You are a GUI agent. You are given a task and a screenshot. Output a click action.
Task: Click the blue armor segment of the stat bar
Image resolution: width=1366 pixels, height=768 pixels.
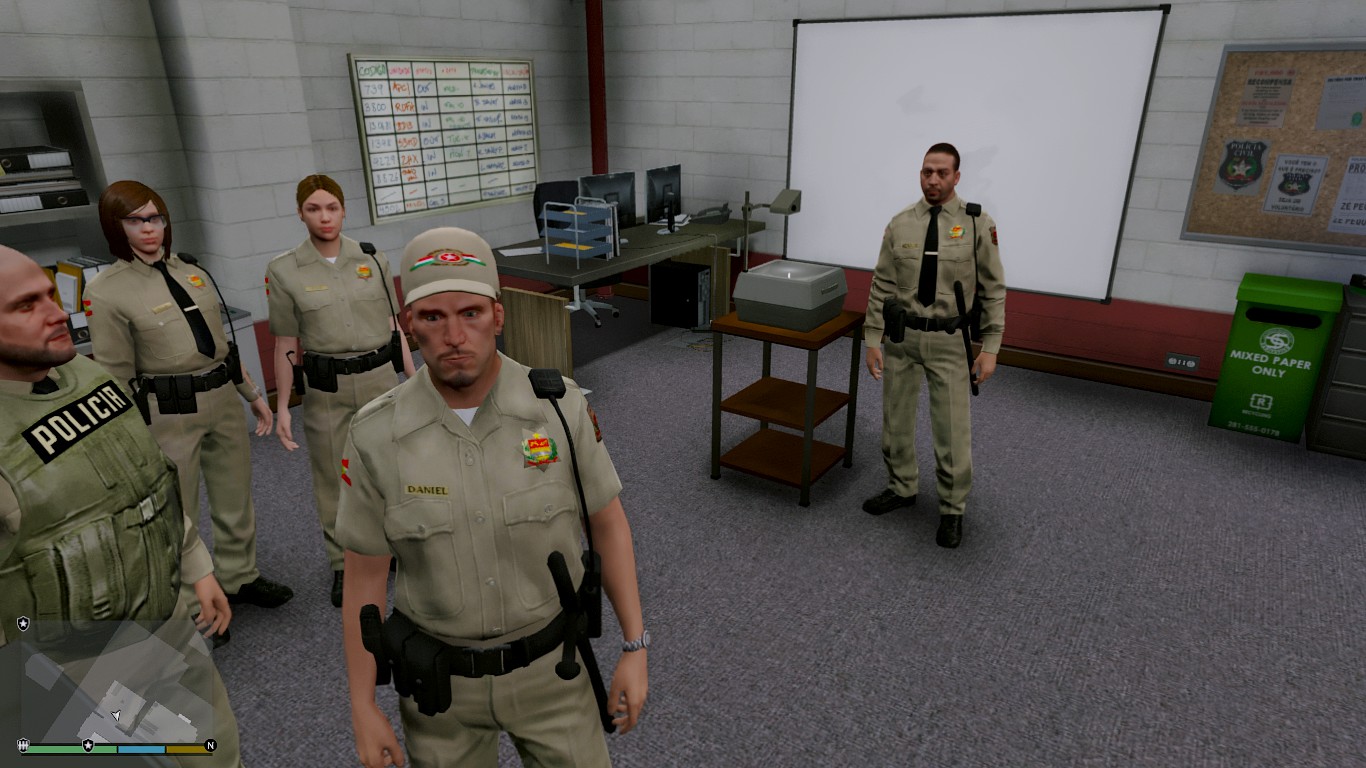point(140,750)
